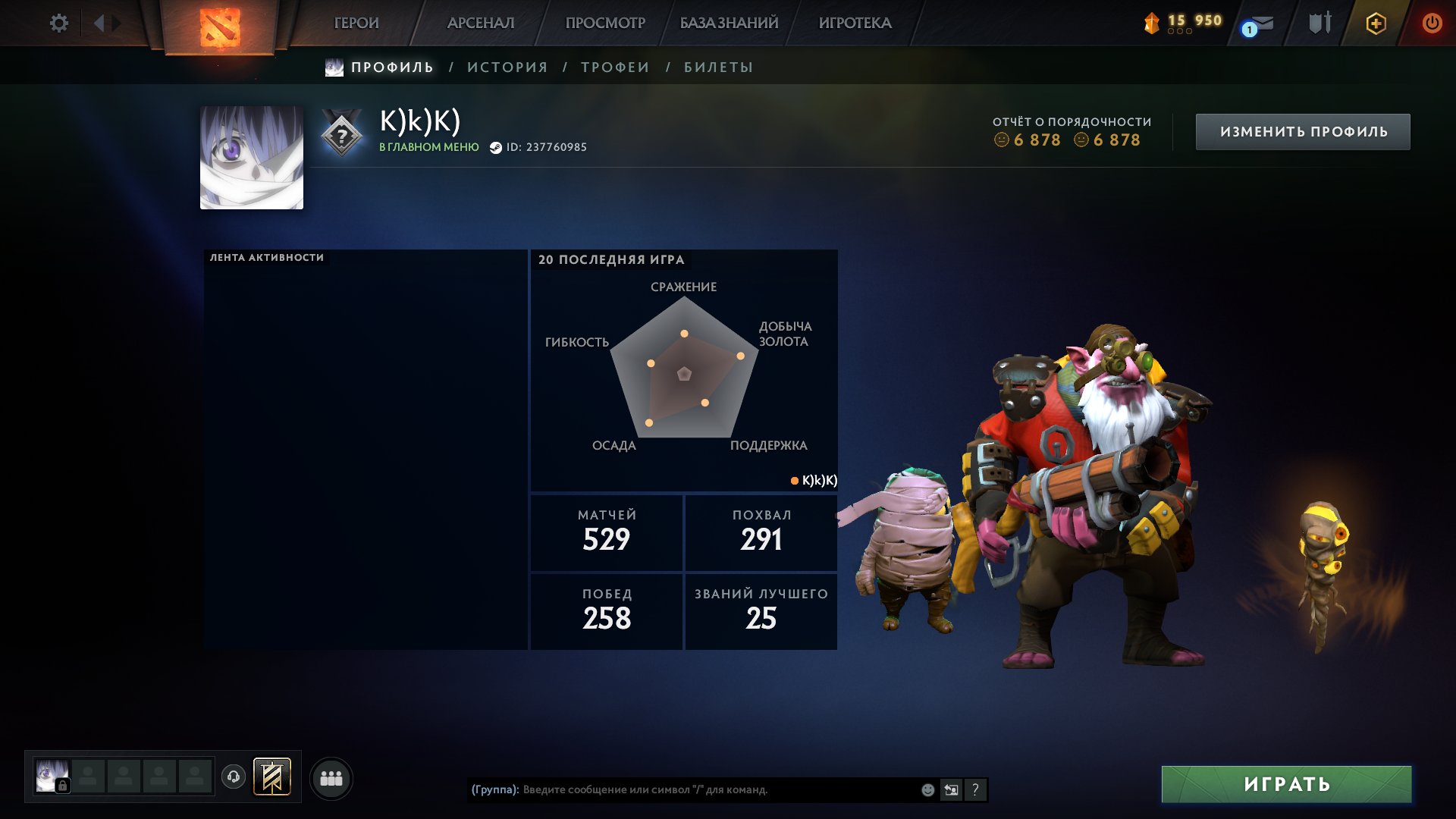The width and height of the screenshot is (1456, 819).
Task: Open the АРСЕНАЛ menu
Action: pyautogui.click(x=479, y=23)
